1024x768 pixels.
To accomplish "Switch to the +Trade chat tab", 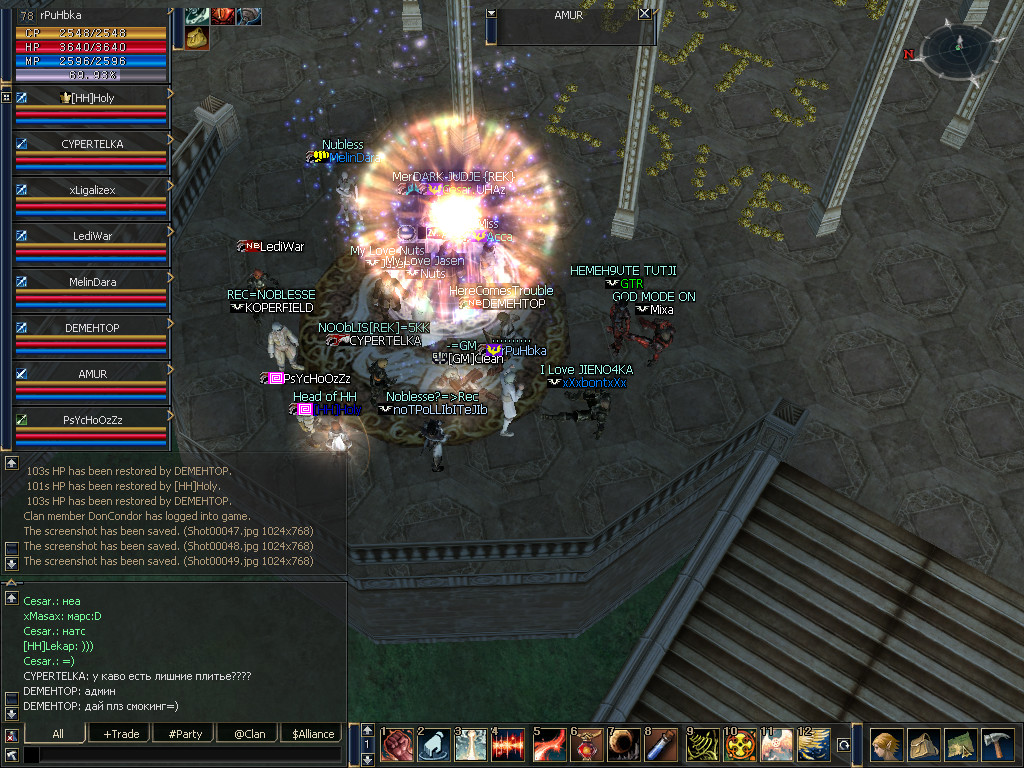I will point(121,733).
